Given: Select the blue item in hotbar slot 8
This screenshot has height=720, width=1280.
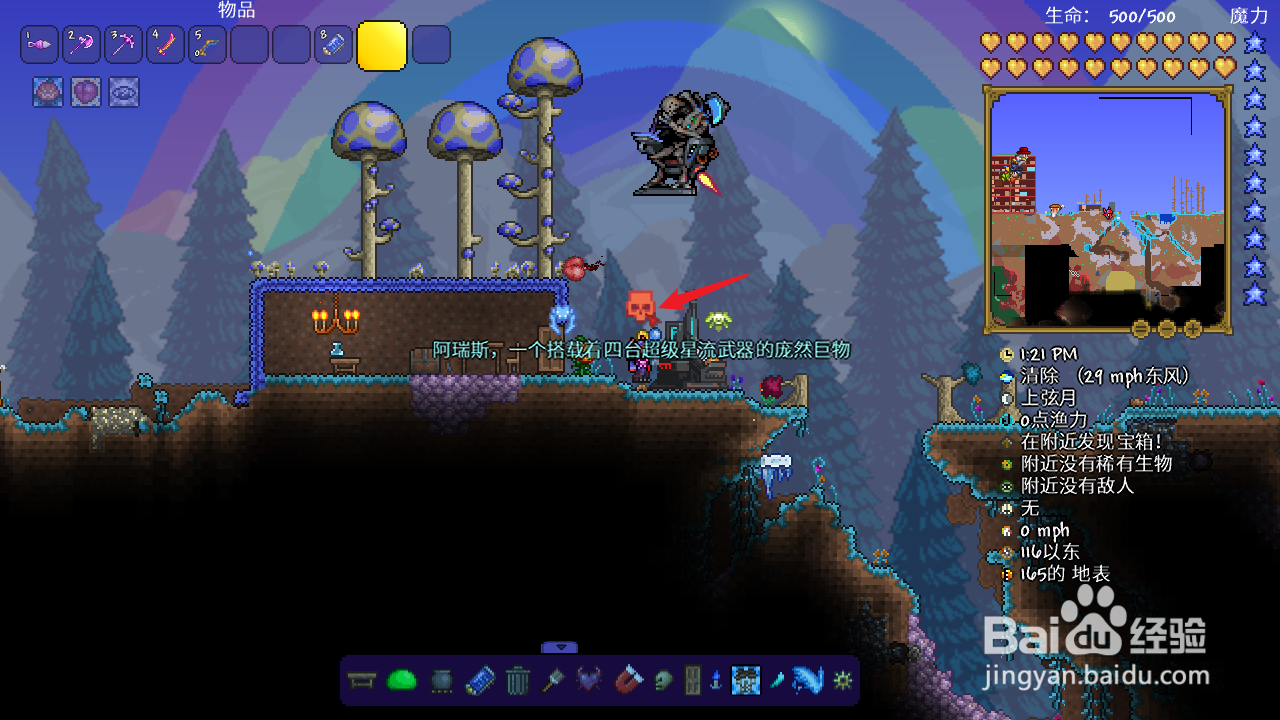Looking at the screenshot, I should [333, 45].
